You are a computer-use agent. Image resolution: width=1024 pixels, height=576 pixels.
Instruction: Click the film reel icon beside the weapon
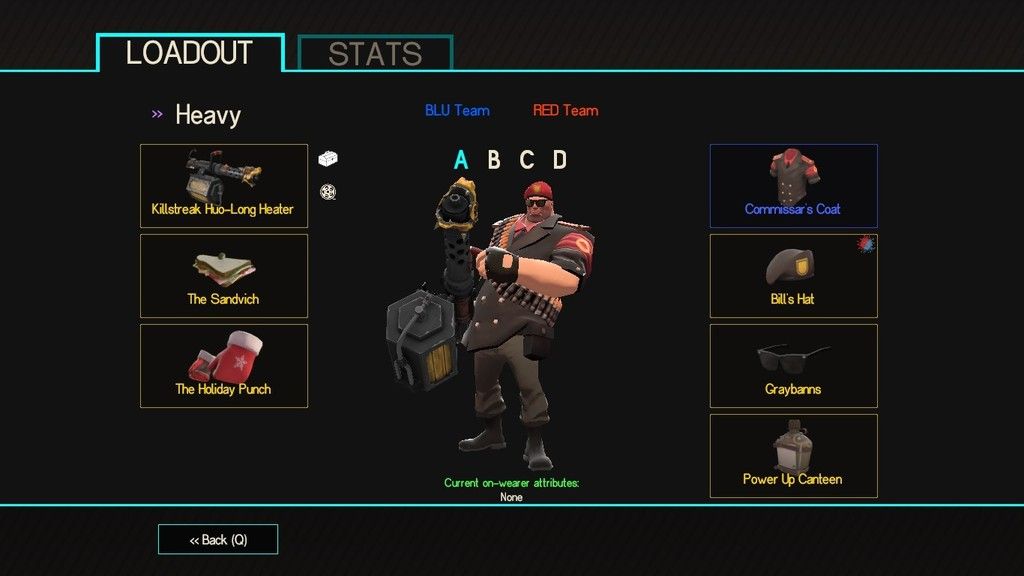point(327,192)
